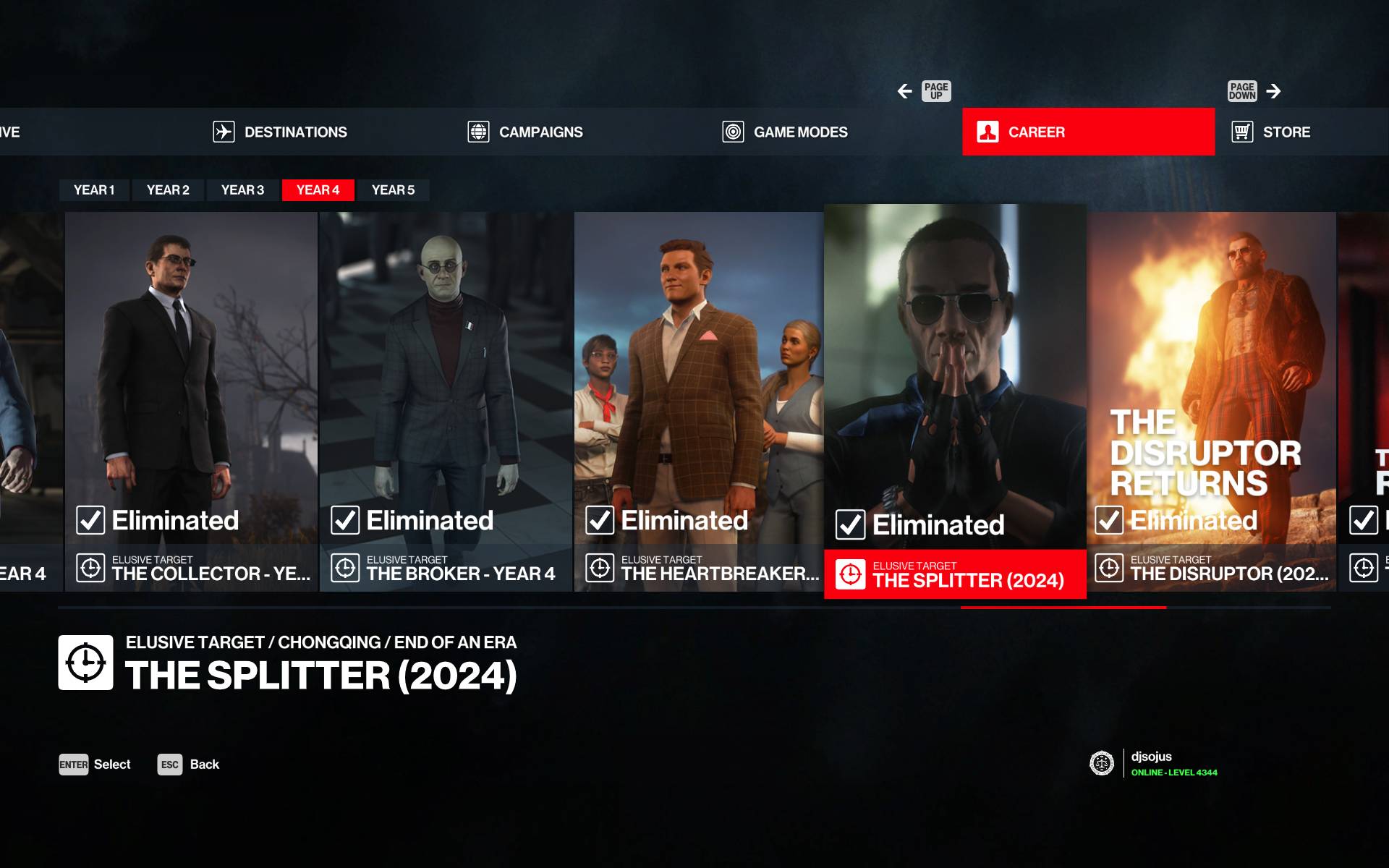Switch to the Year 1 tab

[x=94, y=190]
